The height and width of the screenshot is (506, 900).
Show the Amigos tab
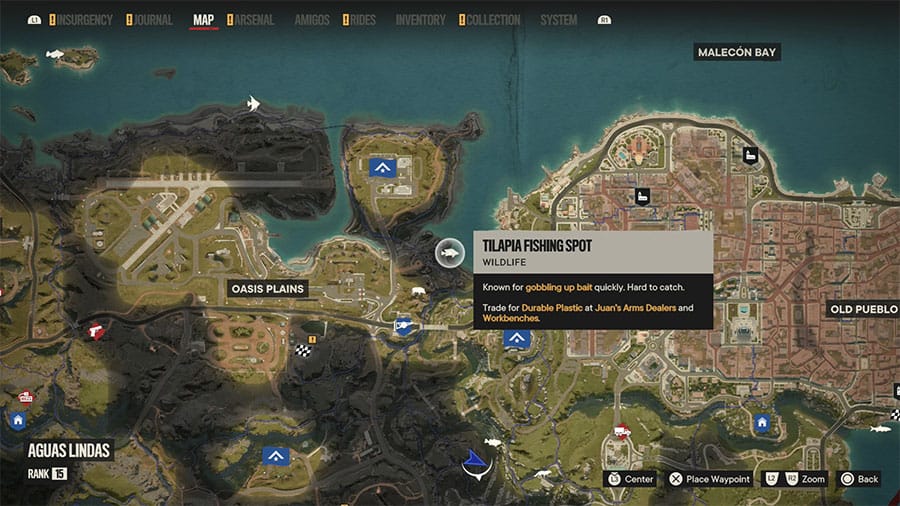312,20
